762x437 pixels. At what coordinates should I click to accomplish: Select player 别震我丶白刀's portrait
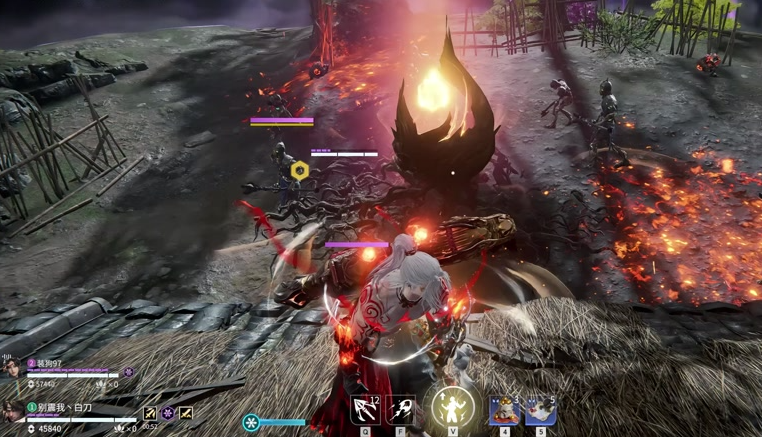click(x=11, y=413)
